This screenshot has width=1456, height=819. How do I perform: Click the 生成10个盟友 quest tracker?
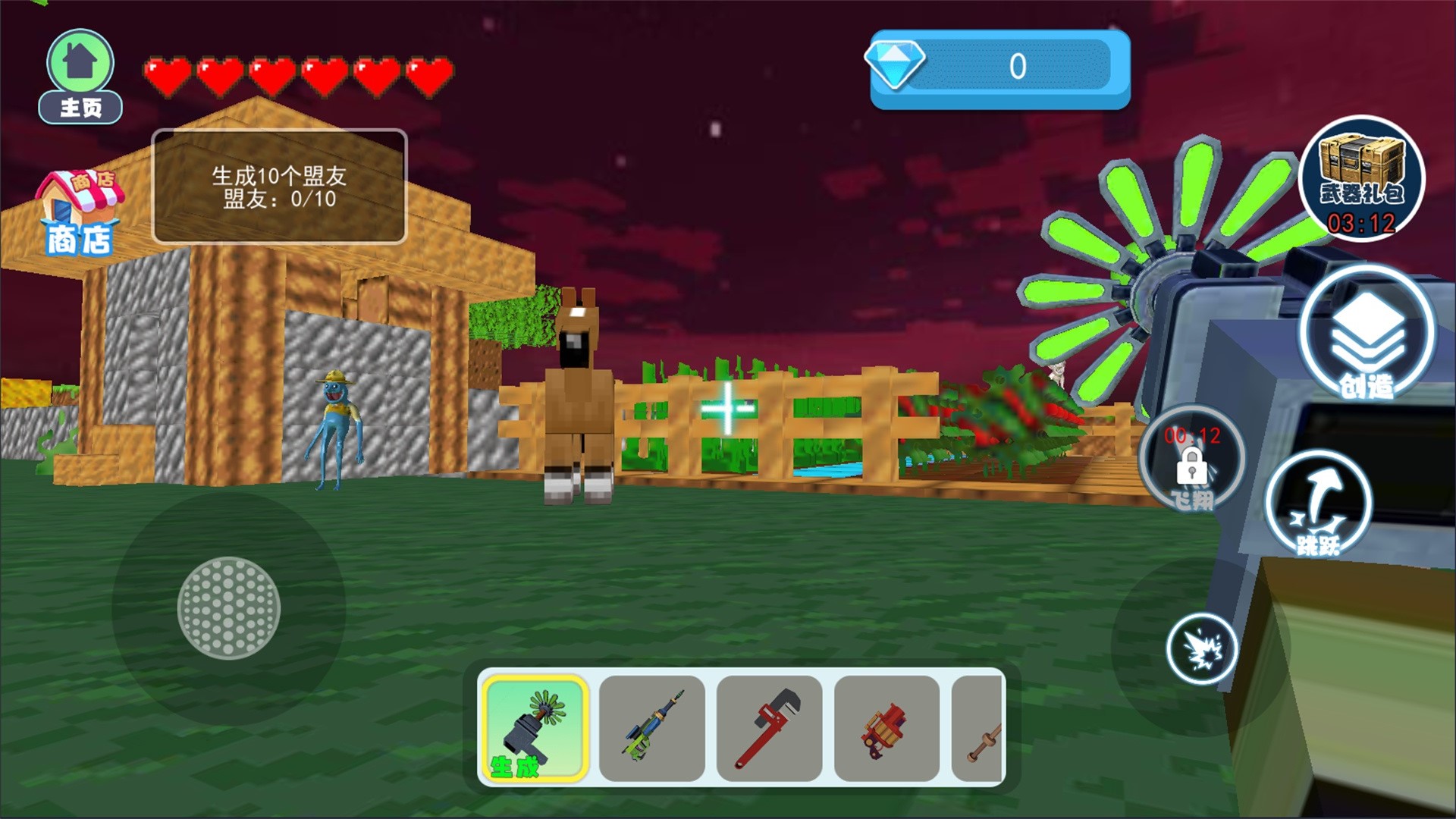pyautogui.click(x=279, y=187)
